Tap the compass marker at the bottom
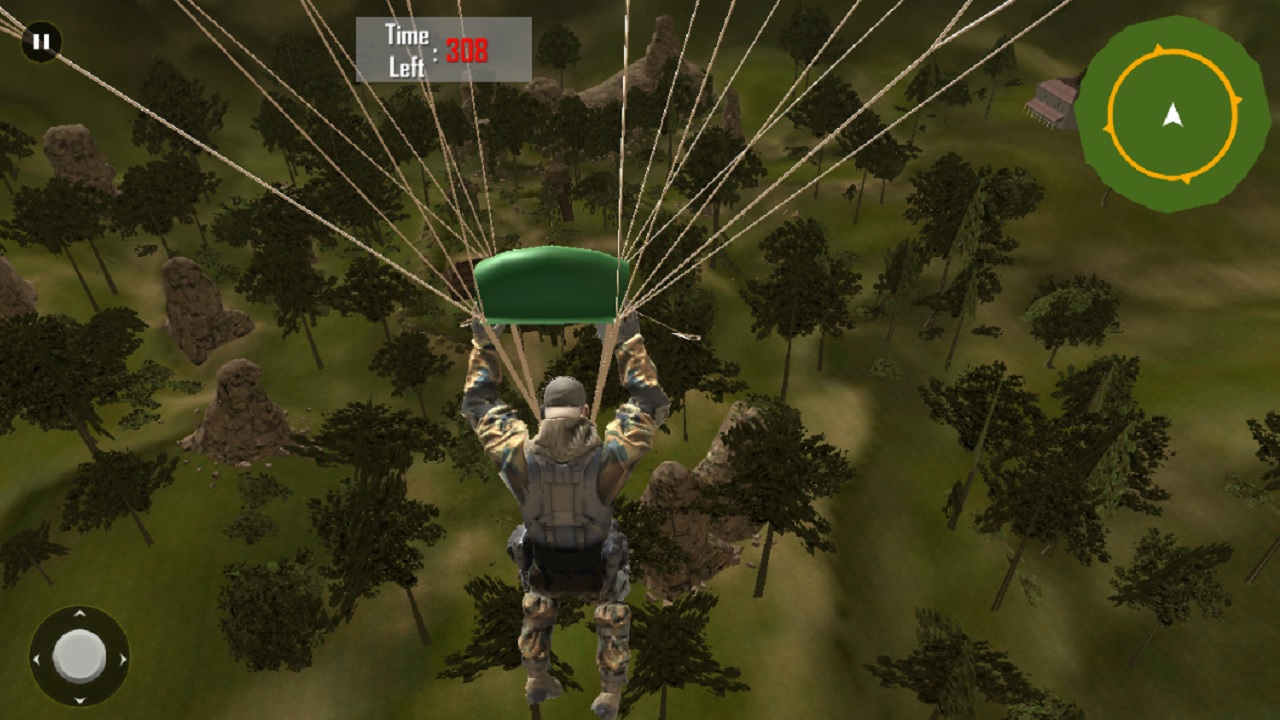The image size is (1280, 720). (1187, 180)
